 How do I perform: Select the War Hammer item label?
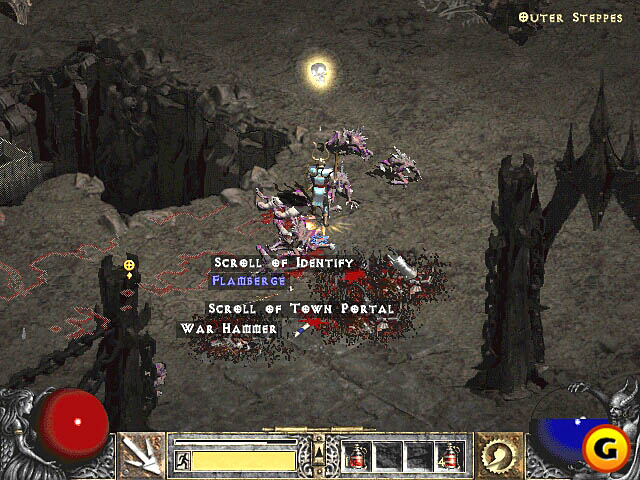[229, 328]
